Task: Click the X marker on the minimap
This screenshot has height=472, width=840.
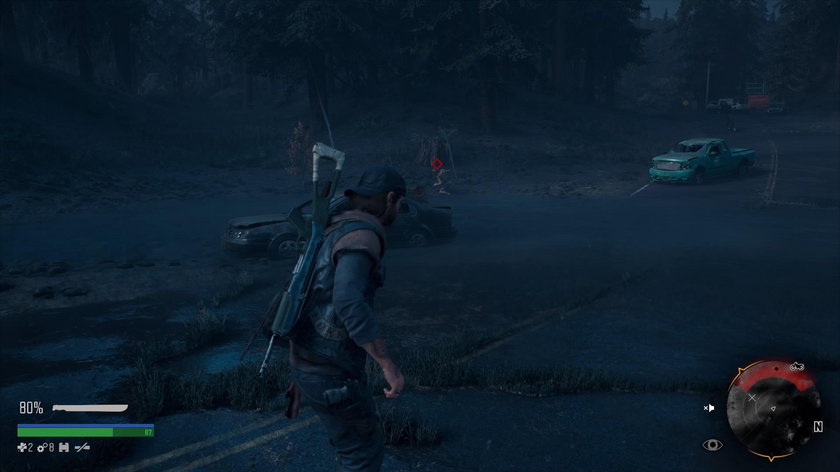Action: [x=751, y=397]
